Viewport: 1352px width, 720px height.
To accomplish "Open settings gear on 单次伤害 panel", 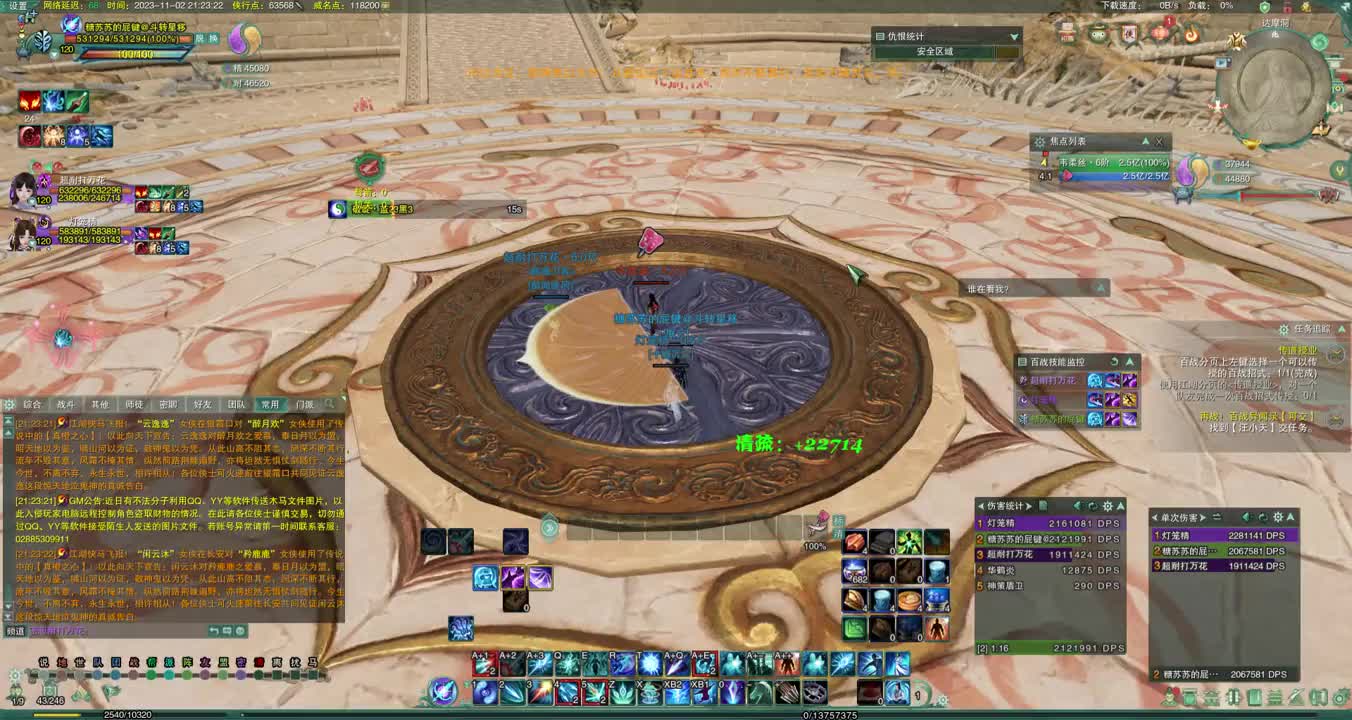I will [1277, 517].
